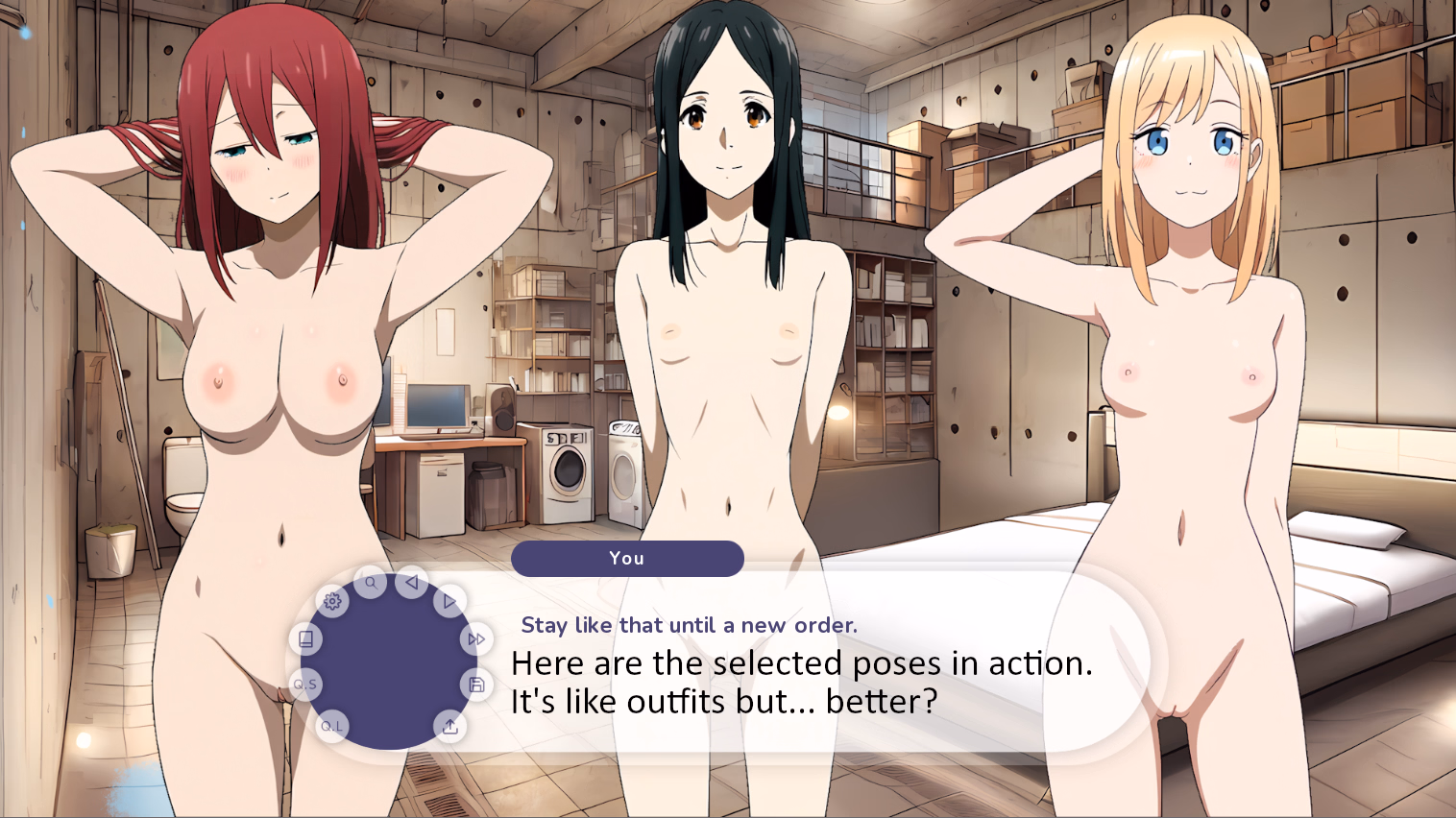Screen dimensions: 1456x818
Task: Activate the fast-forward skip button
Action: [476, 639]
